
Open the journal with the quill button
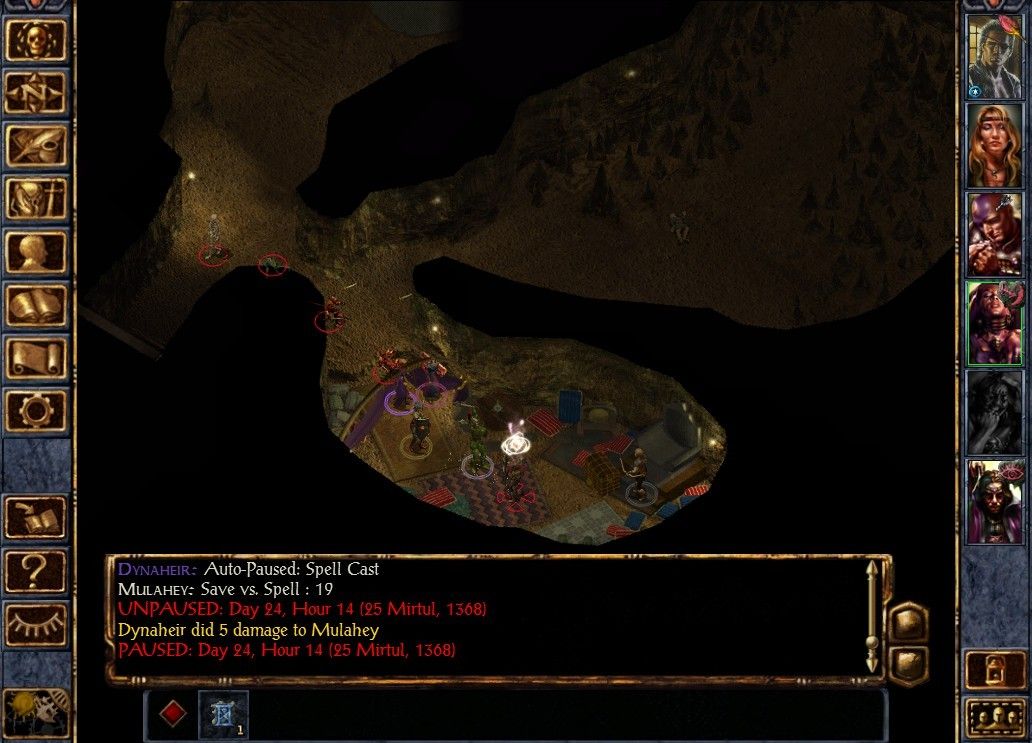coord(36,146)
